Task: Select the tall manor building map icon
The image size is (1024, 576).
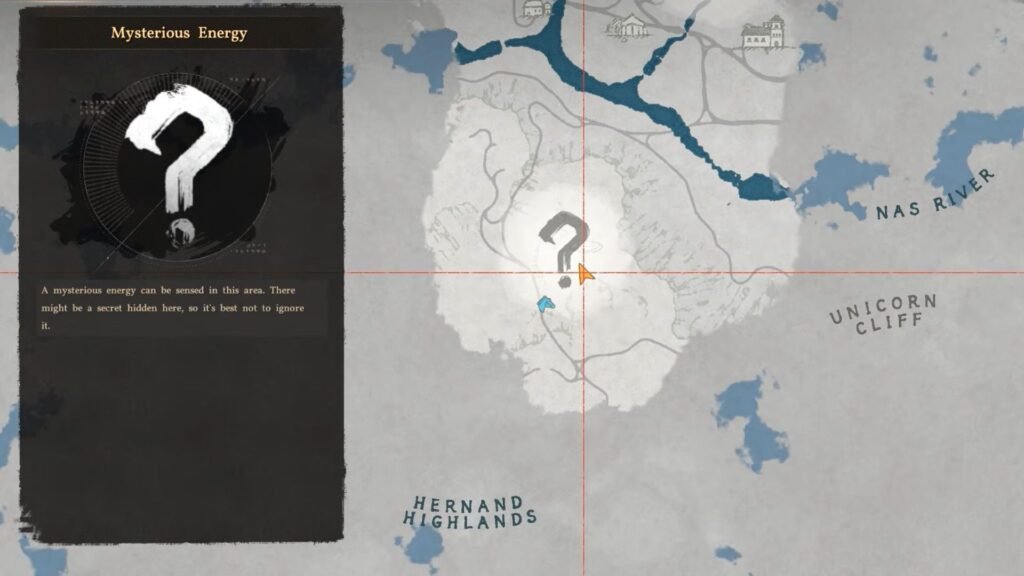Action: [763, 33]
